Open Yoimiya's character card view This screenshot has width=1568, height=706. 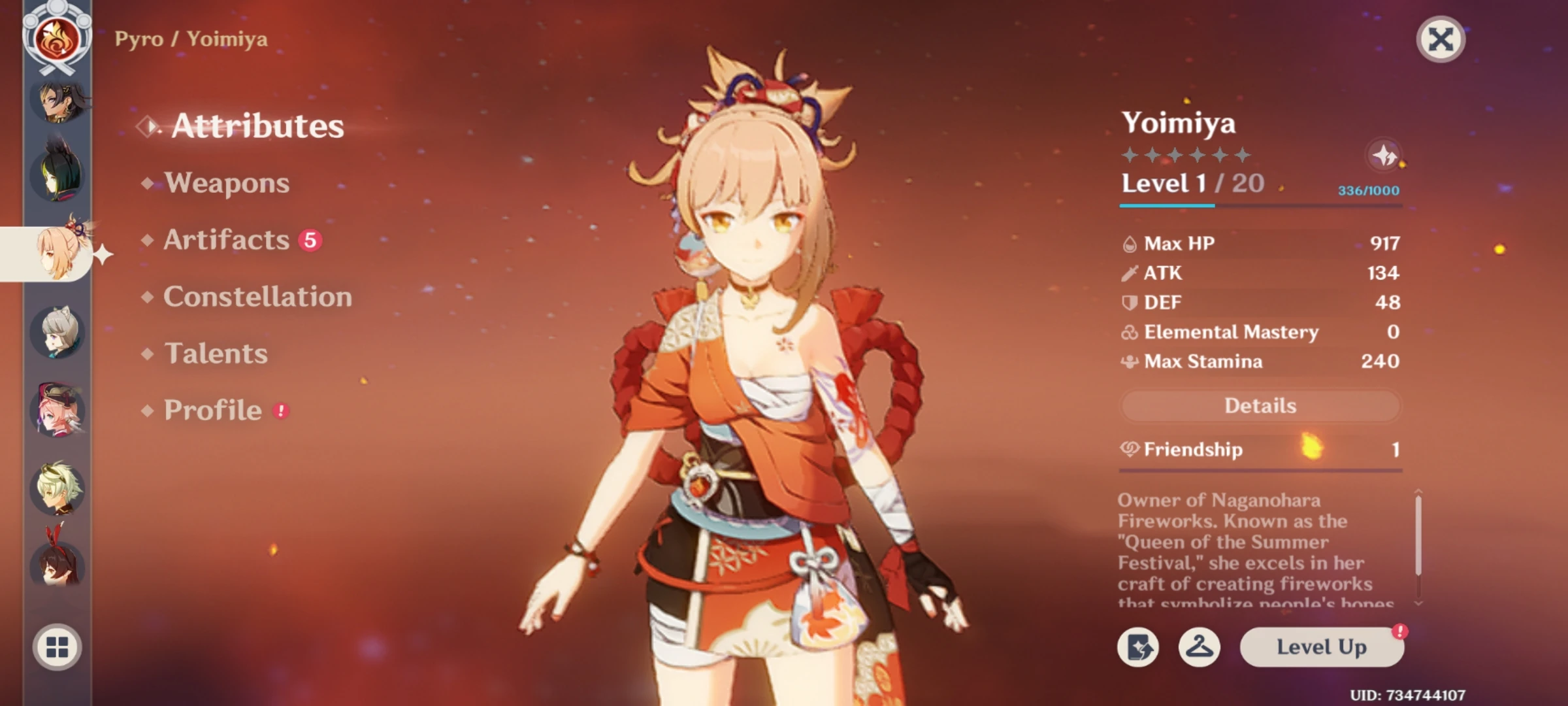coord(1139,647)
